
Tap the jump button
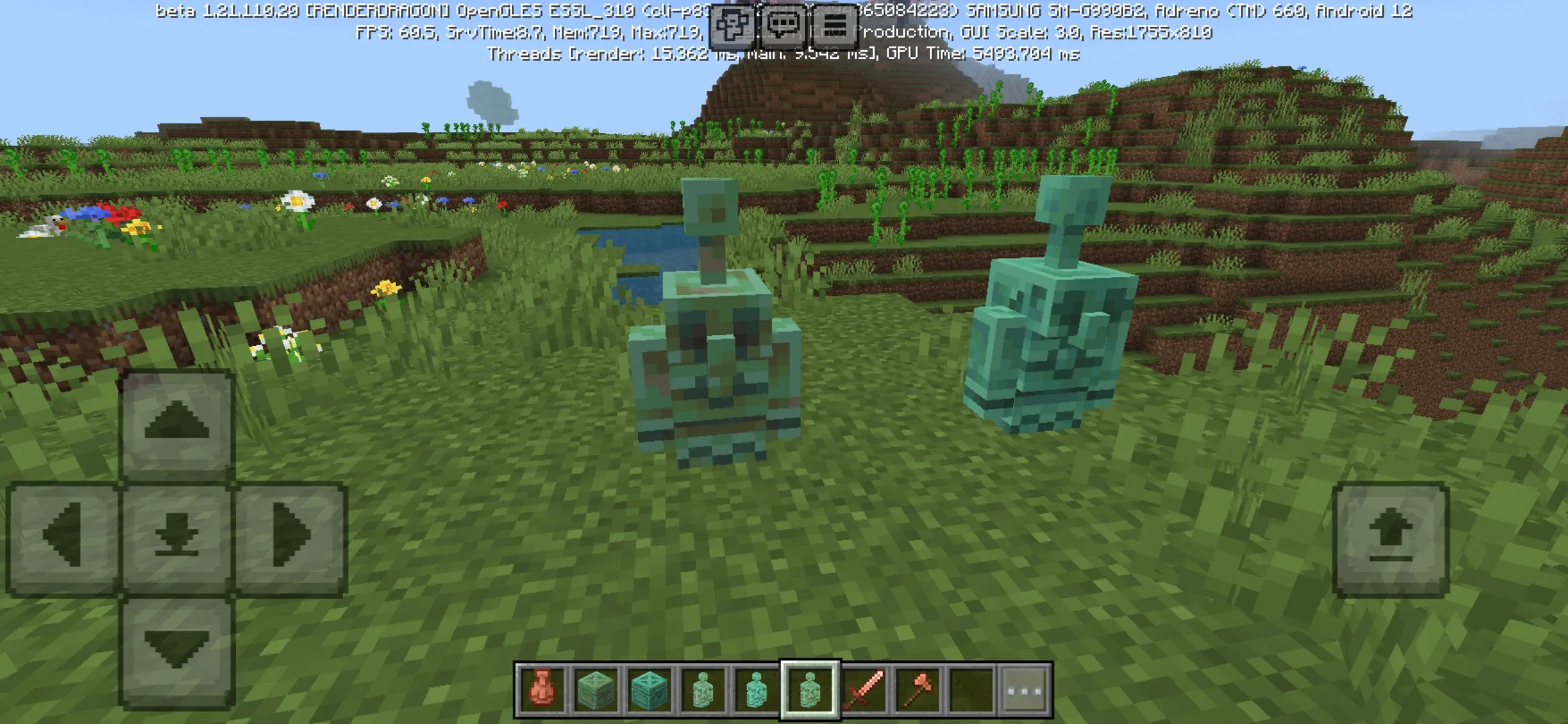[x=1391, y=538]
